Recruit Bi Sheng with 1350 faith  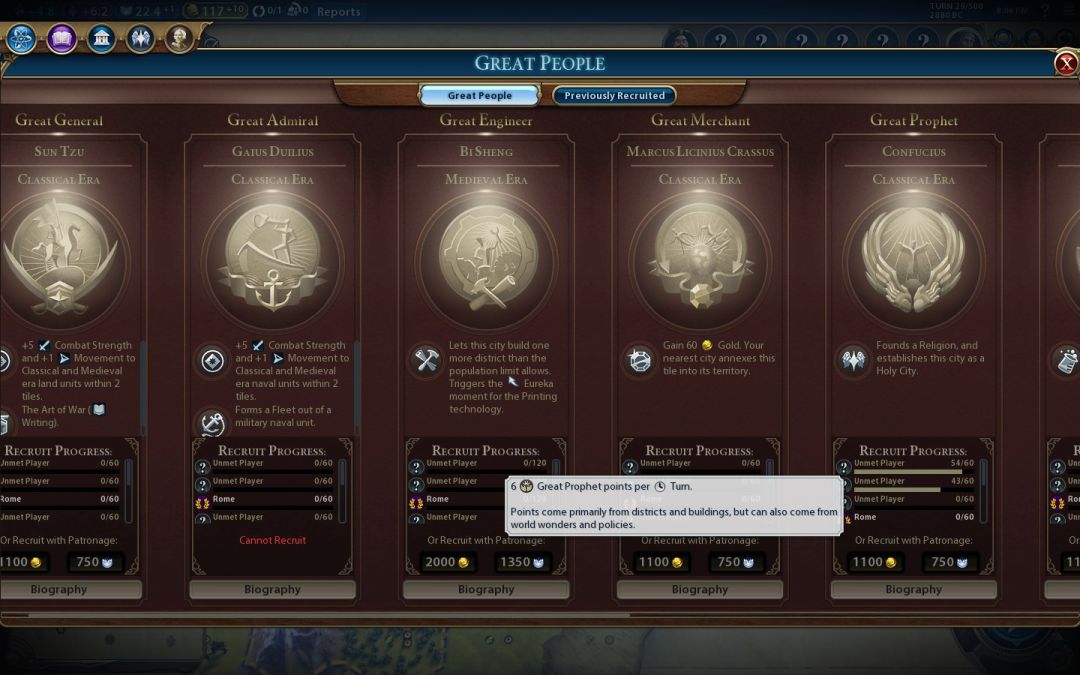click(520, 562)
